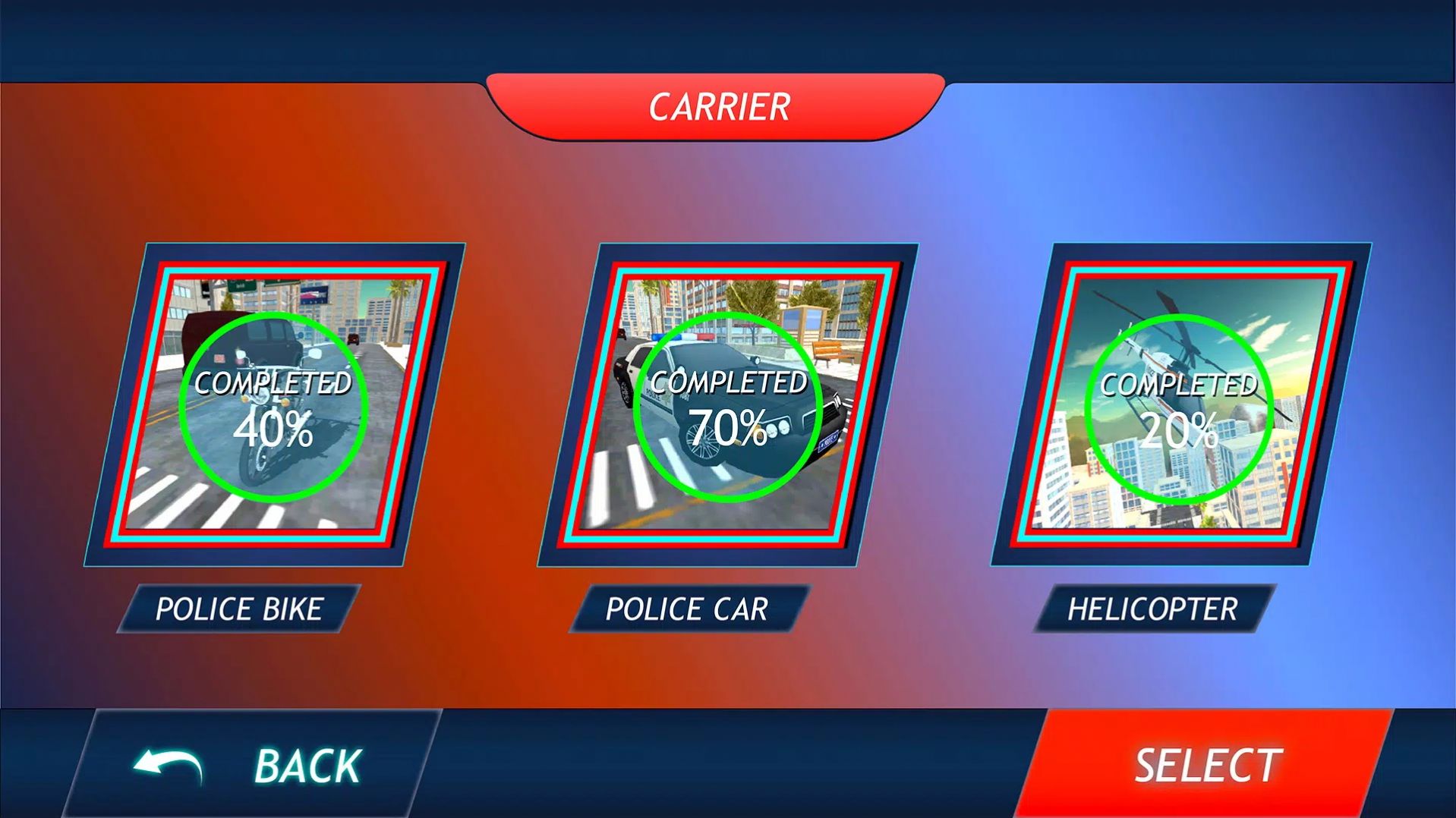Confirm choice with the red Select button
Screen dimensions: 1456x818
pos(1207,763)
